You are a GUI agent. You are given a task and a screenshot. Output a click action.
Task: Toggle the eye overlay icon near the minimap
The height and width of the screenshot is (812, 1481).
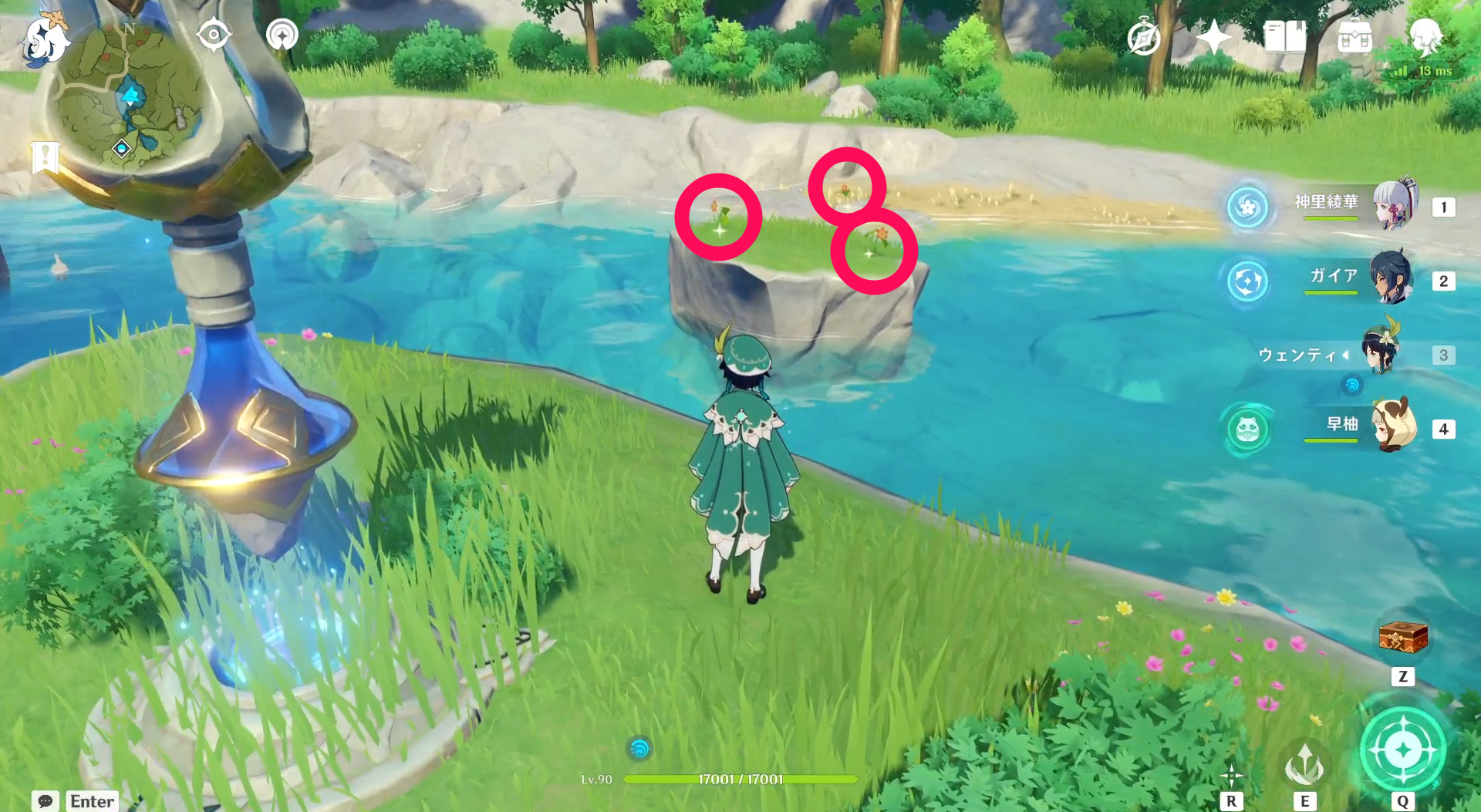click(x=214, y=34)
